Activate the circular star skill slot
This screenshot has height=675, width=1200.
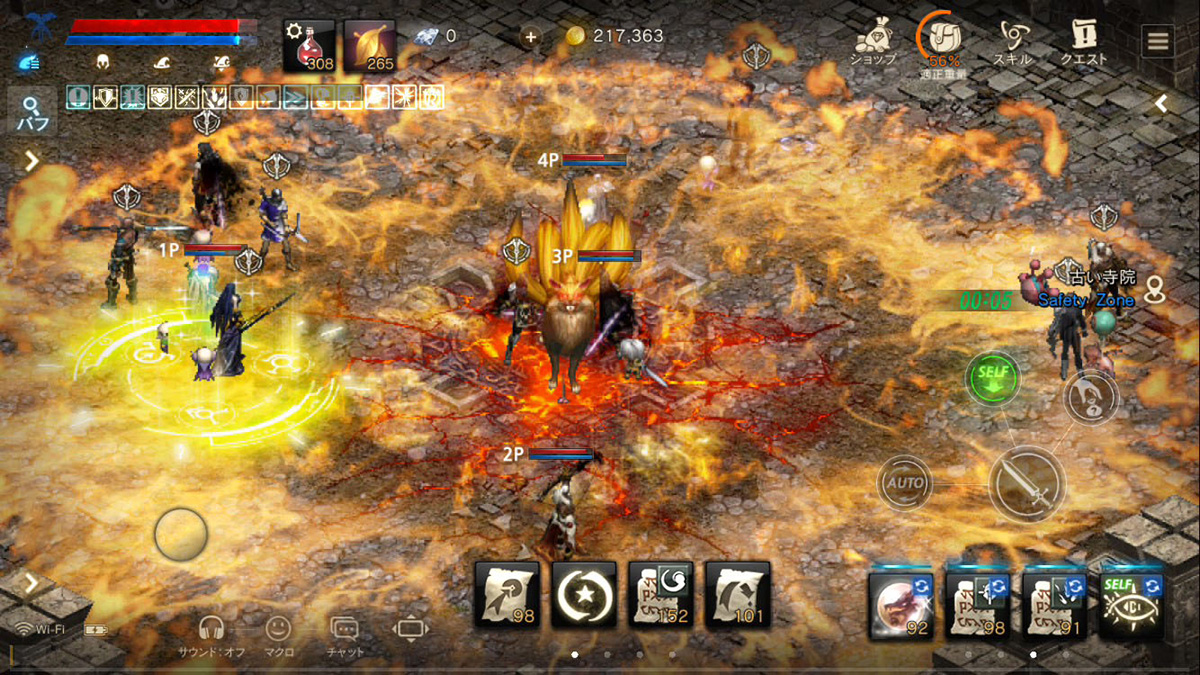(x=584, y=594)
